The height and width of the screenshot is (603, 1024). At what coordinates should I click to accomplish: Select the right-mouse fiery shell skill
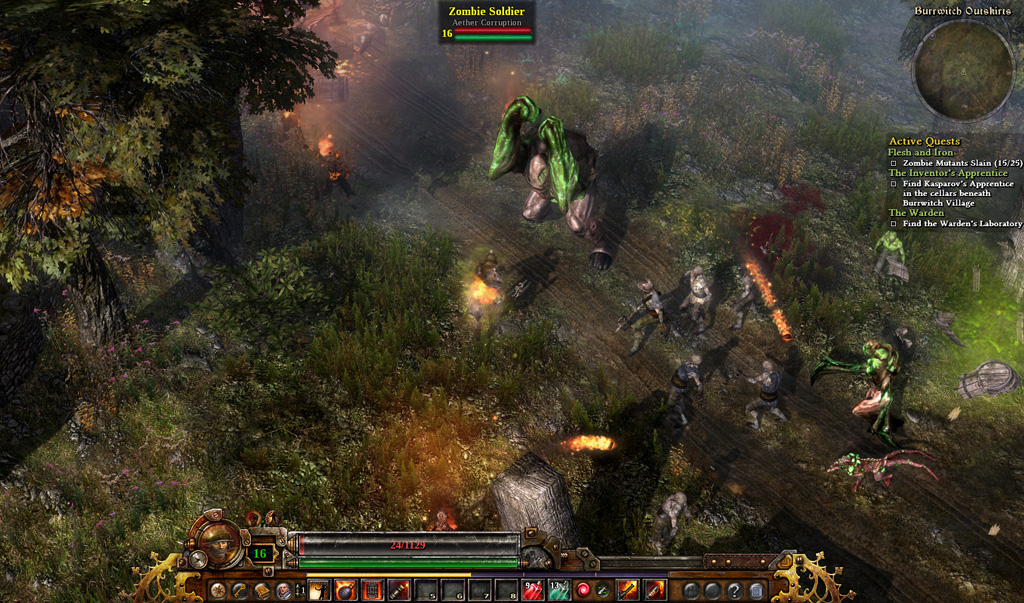[x=655, y=590]
